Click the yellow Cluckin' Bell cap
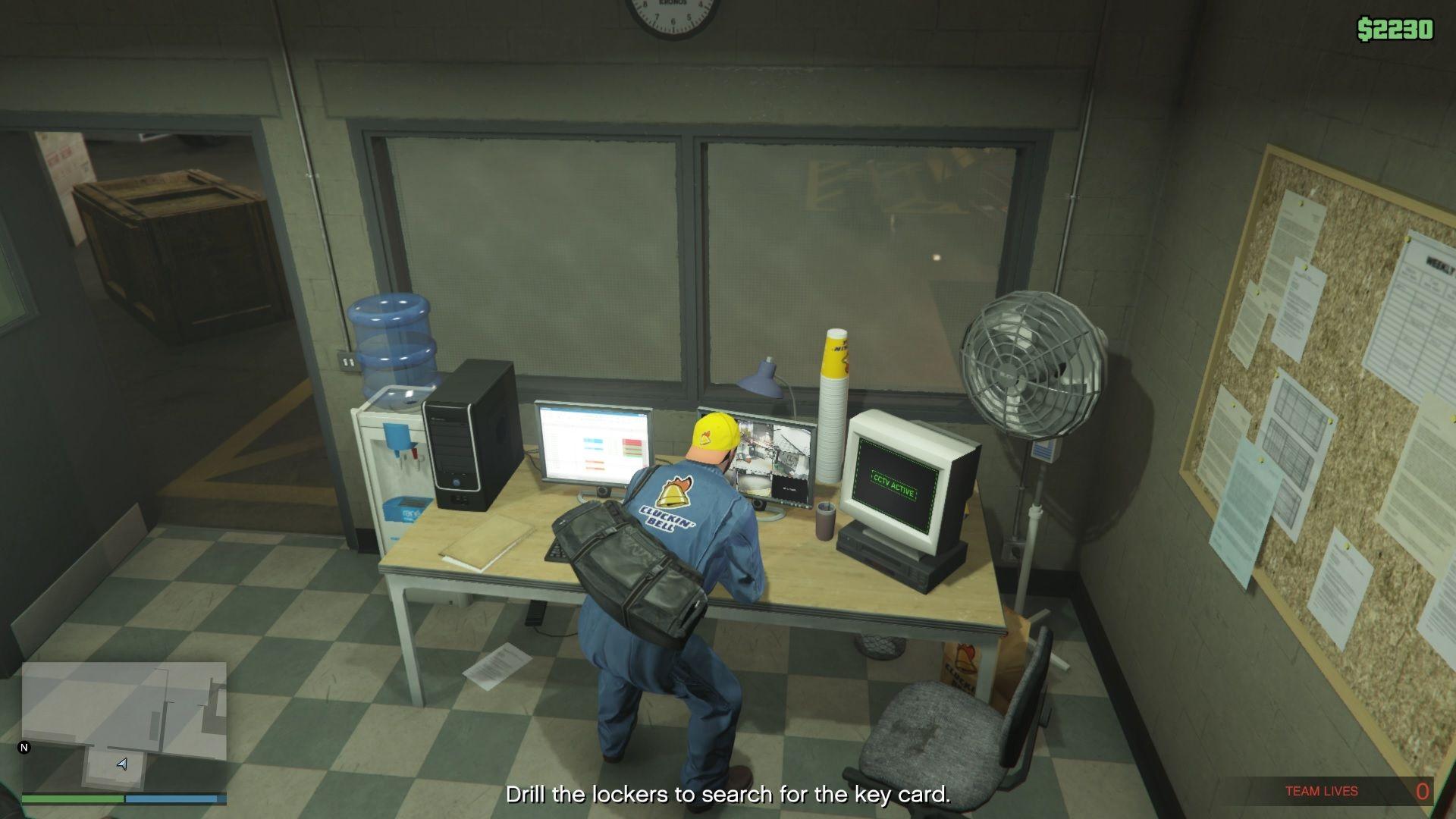Image resolution: width=1456 pixels, height=819 pixels. (714, 434)
